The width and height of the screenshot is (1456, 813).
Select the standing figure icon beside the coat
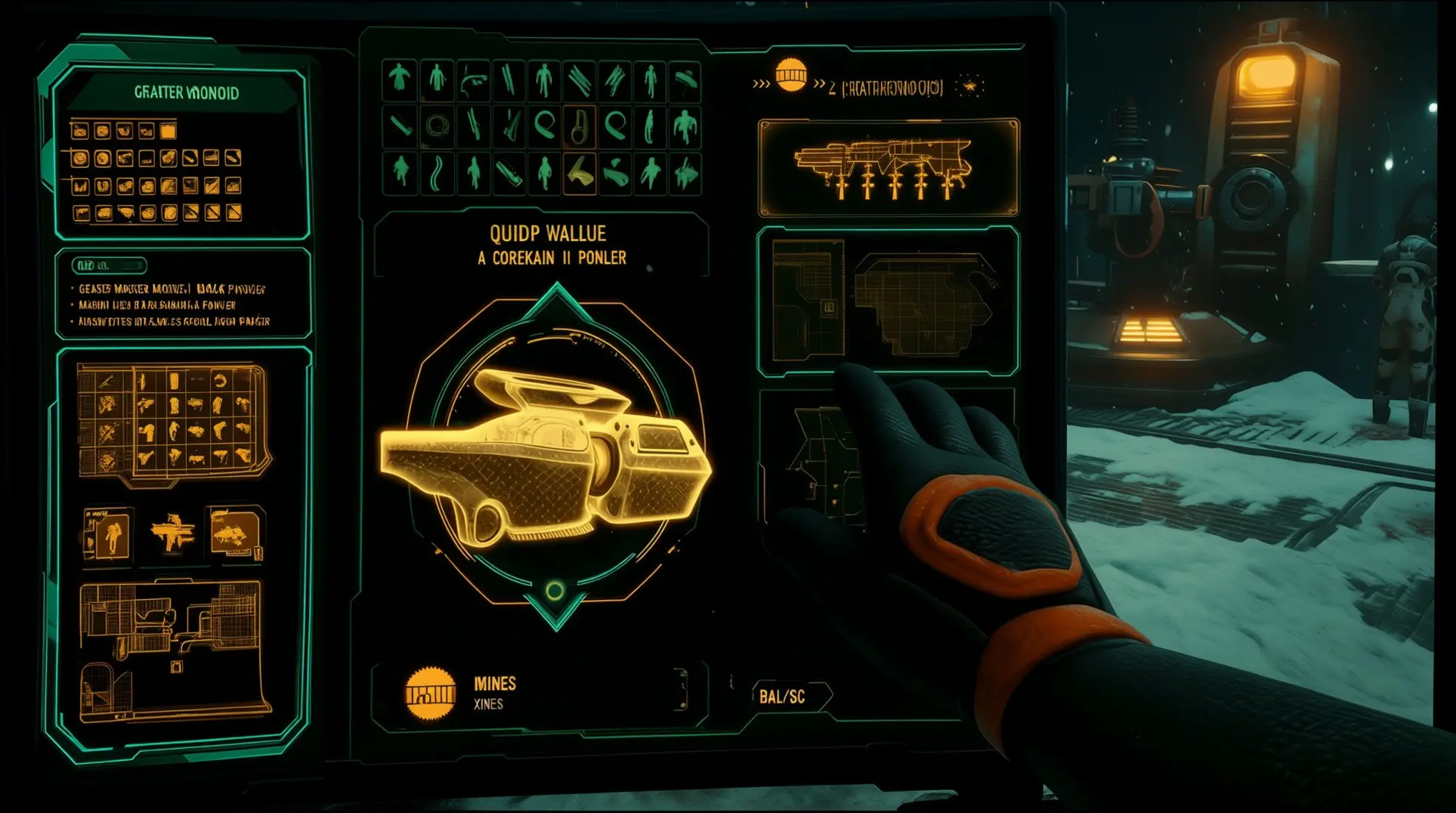(437, 80)
